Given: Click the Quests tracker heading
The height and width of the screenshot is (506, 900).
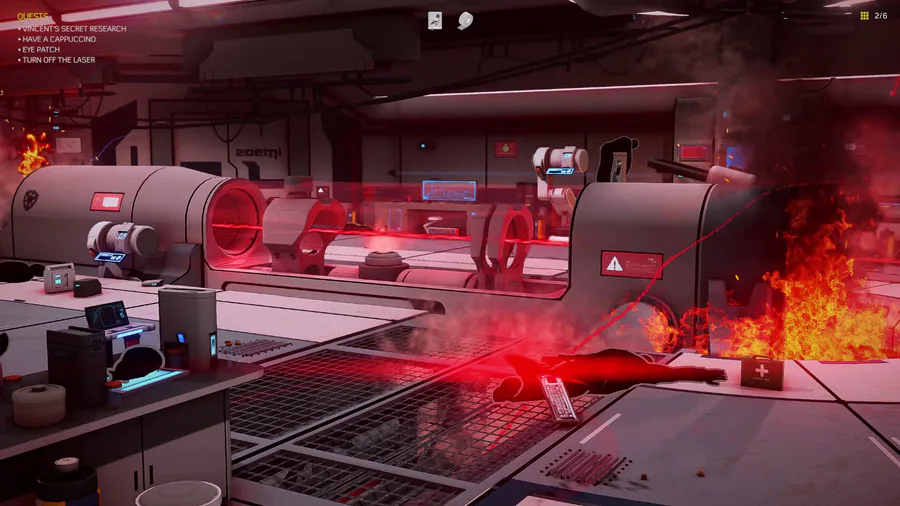Looking at the screenshot, I should 32,17.
